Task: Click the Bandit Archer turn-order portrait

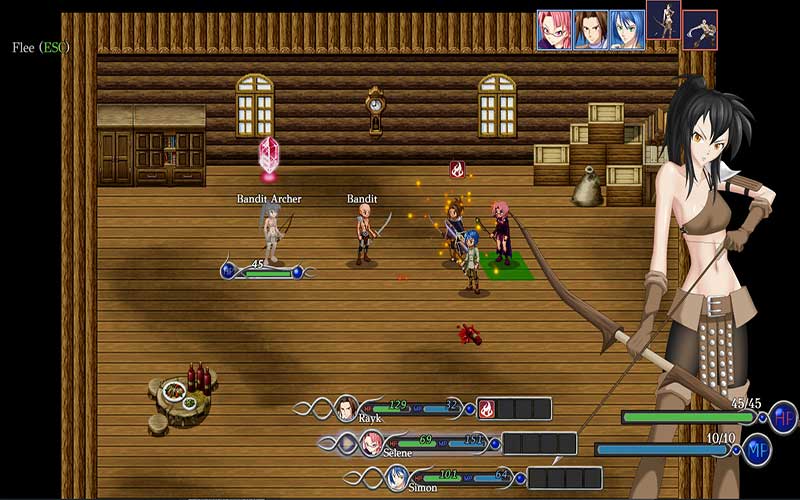Action: (x=663, y=20)
